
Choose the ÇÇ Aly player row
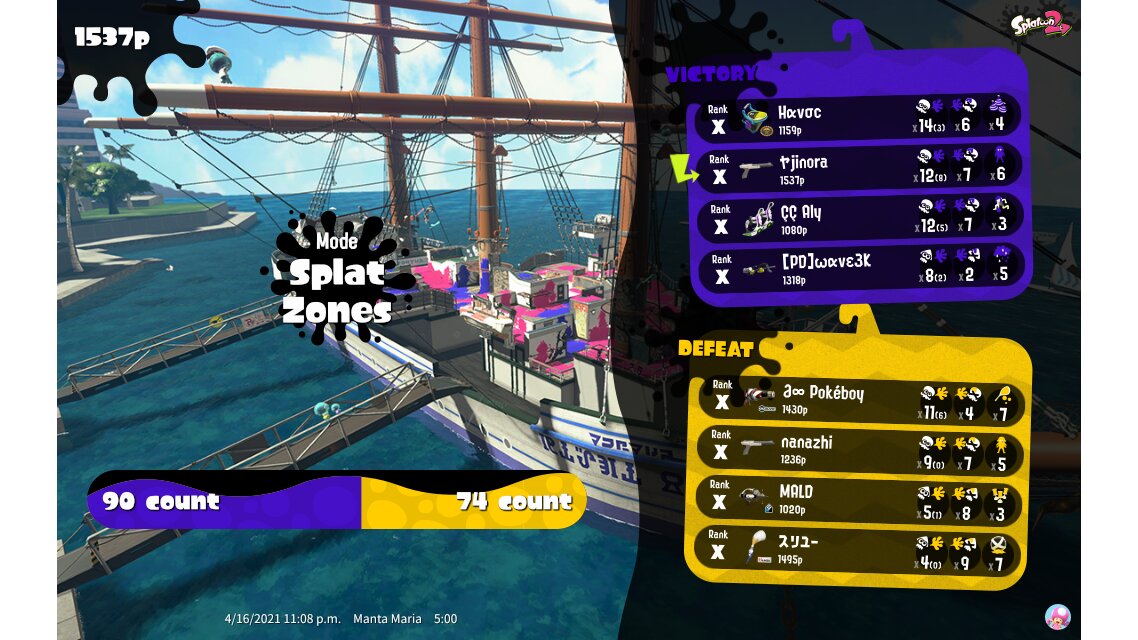pyautogui.click(x=860, y=218)
